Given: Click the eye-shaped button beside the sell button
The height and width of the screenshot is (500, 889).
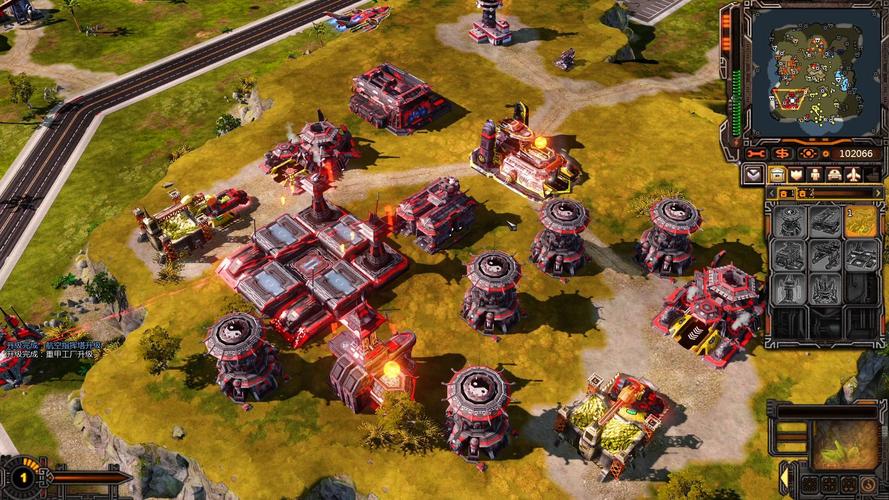Looking at the screenshot, I should [x=808, y=153].
